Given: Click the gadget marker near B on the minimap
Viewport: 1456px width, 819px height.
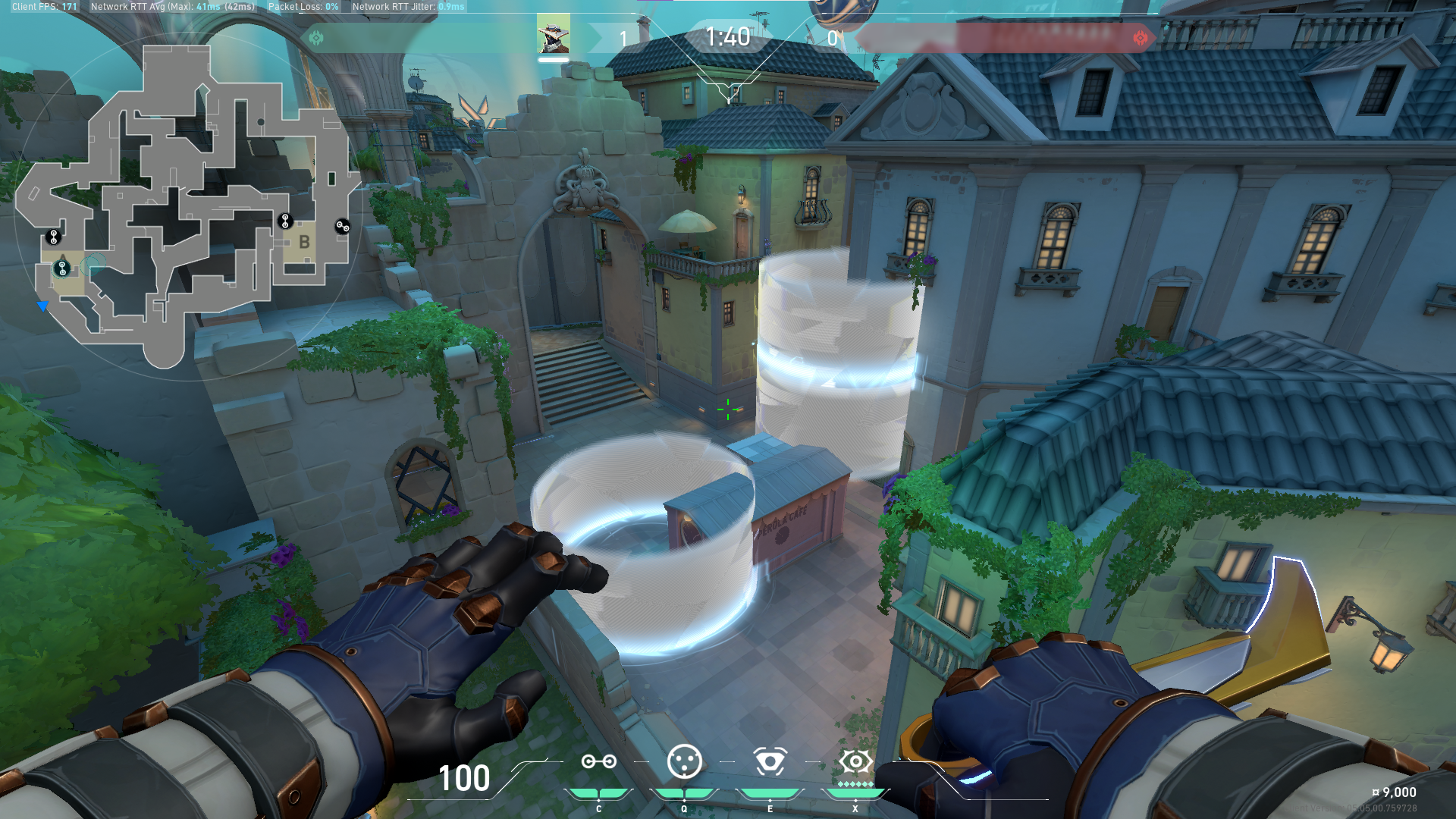Looking at the screenshot, I should (284, 221).
